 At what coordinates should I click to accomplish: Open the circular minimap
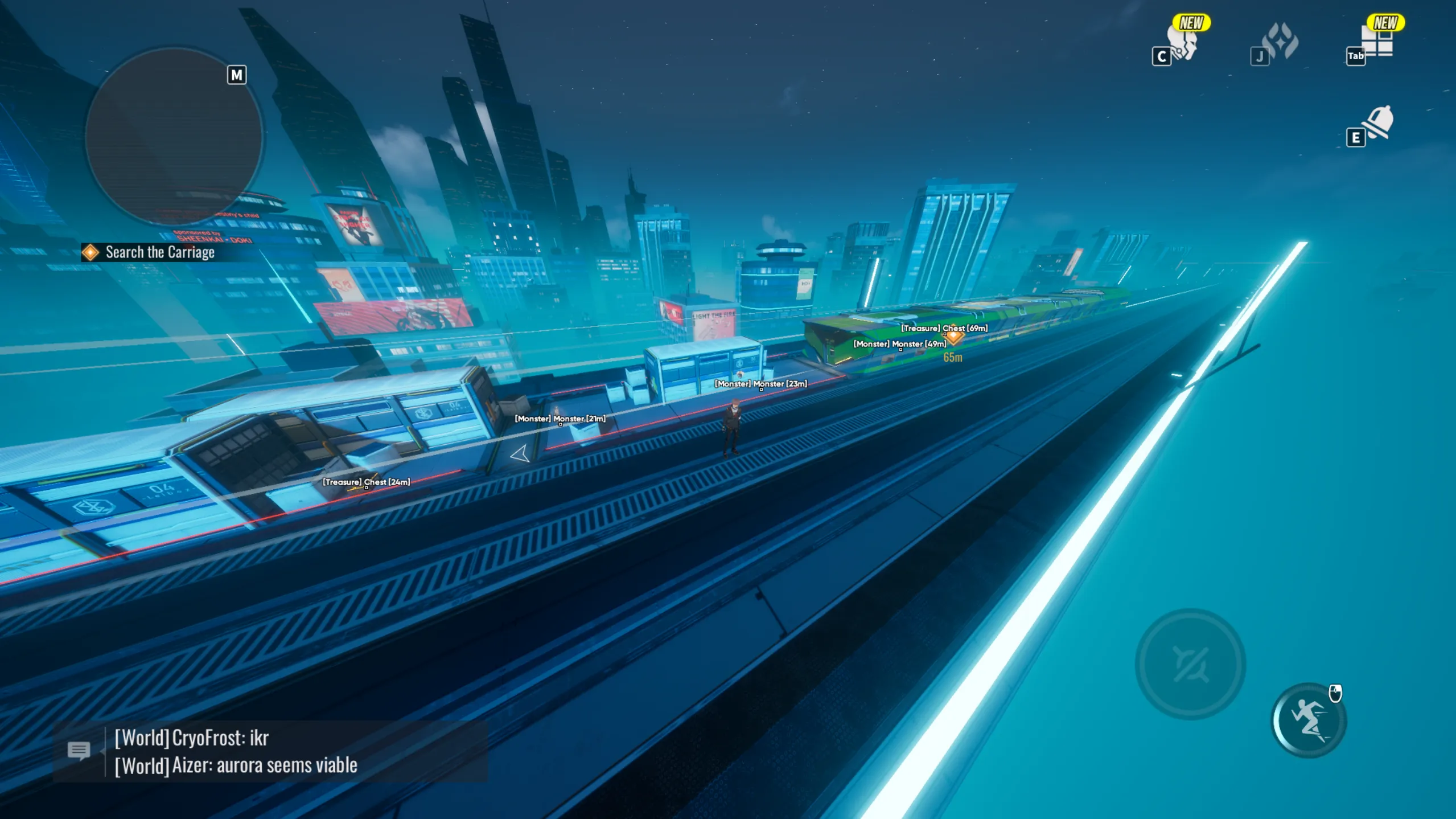click(174, 137)
